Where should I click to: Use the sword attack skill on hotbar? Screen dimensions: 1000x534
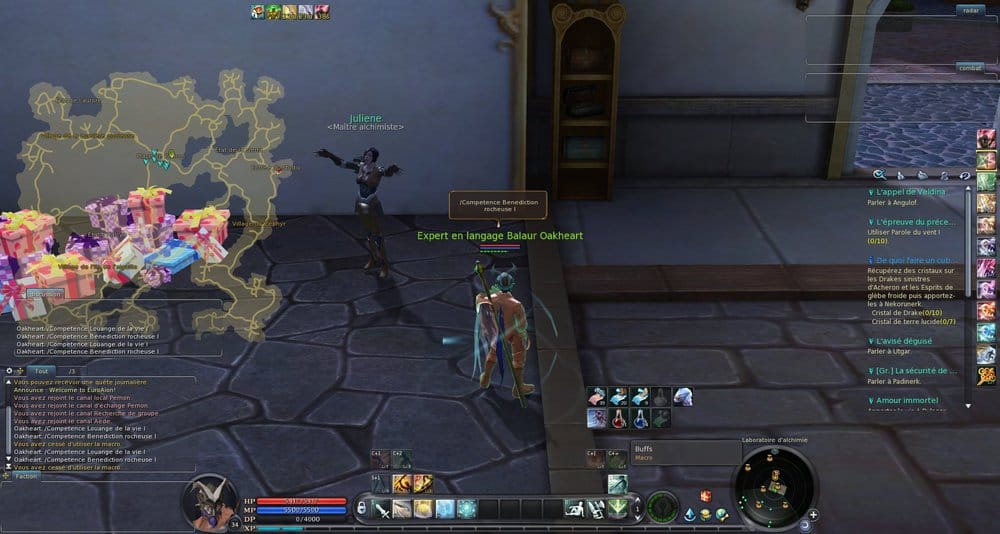pyautogui.click(x=383, y=509)
